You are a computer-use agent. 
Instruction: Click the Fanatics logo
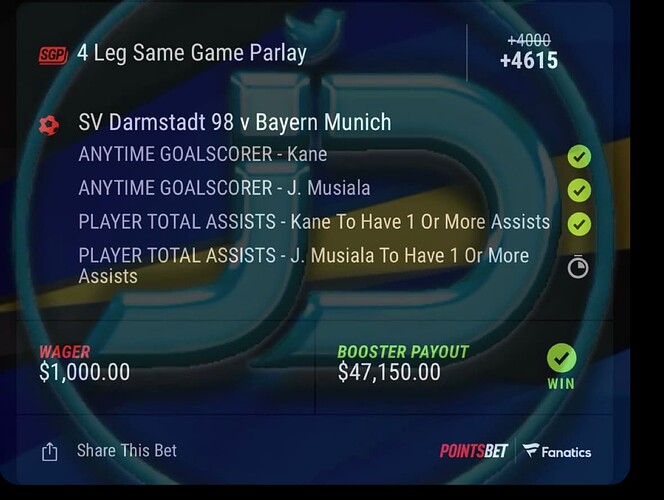[558, 451]
